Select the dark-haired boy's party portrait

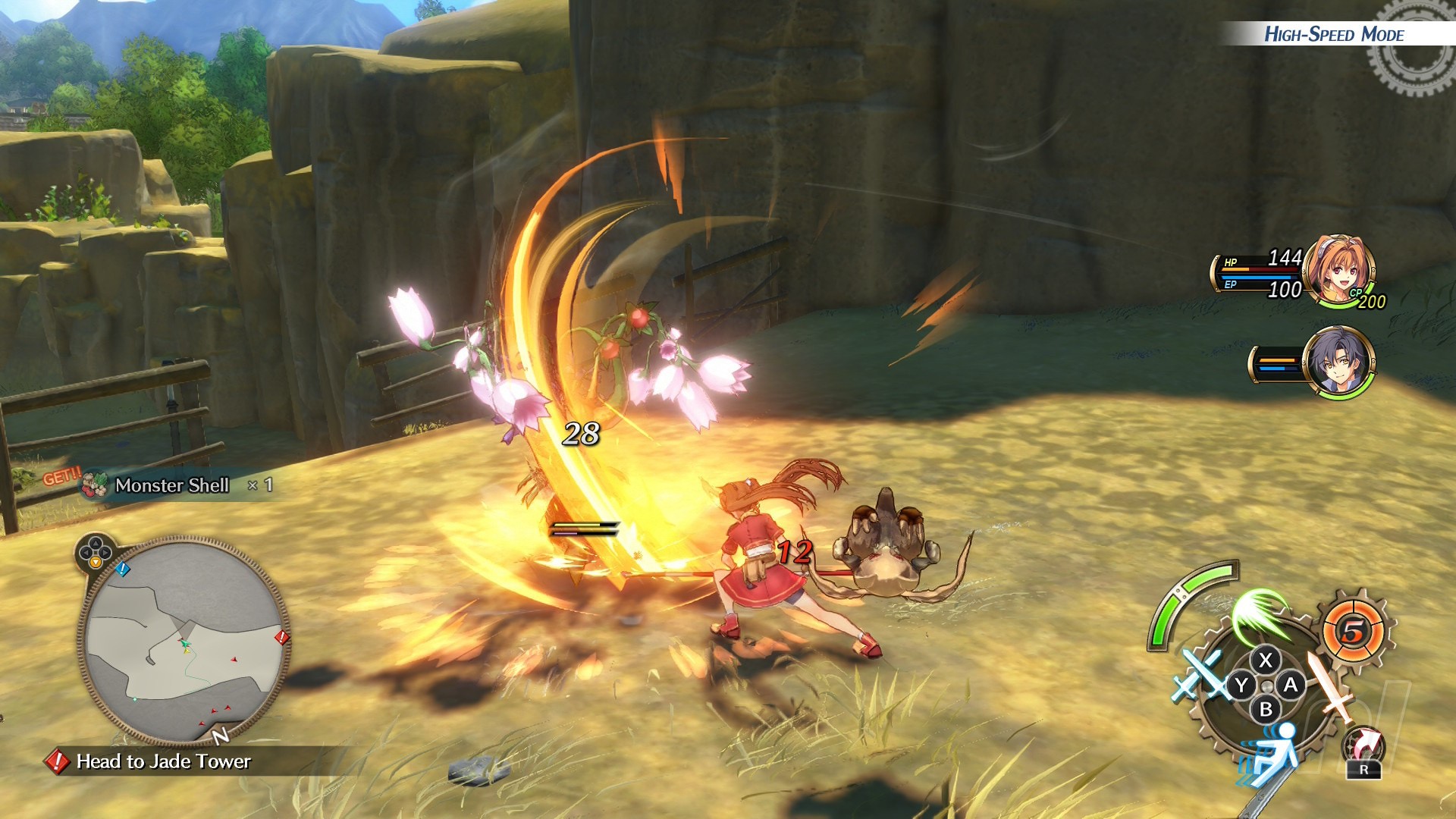coord(1339,362)
